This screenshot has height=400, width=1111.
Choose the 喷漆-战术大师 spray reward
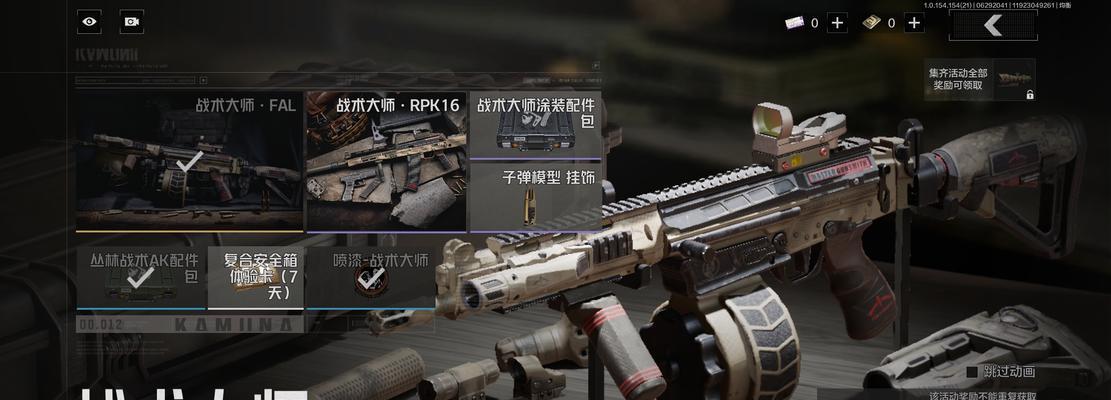coord(371,277)
